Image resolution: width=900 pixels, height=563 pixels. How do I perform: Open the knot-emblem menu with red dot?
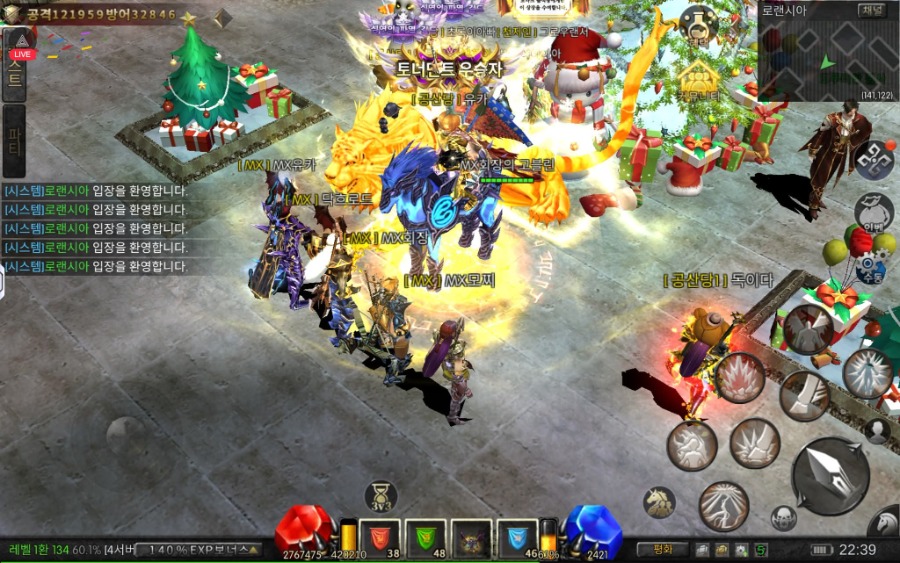873,160
